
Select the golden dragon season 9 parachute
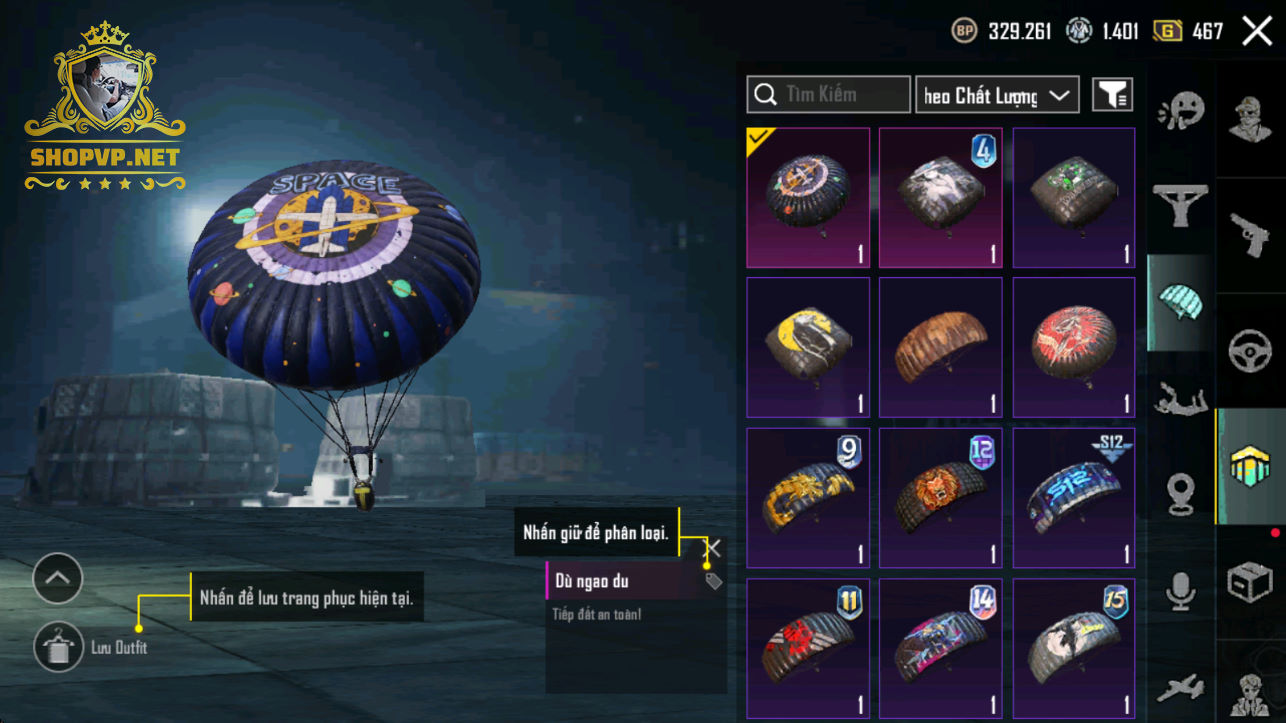point(808,497)
